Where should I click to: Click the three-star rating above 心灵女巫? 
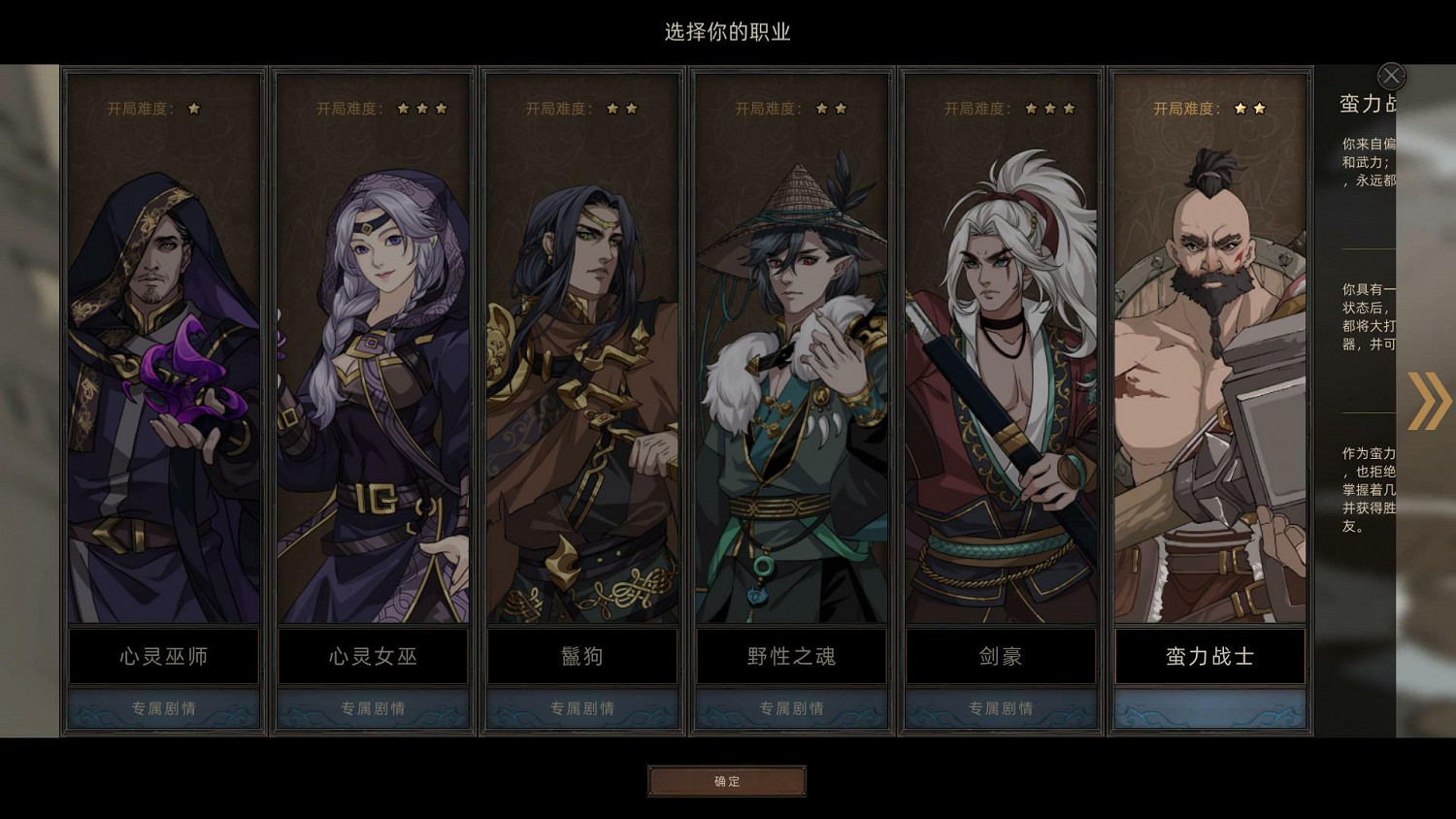420,109
